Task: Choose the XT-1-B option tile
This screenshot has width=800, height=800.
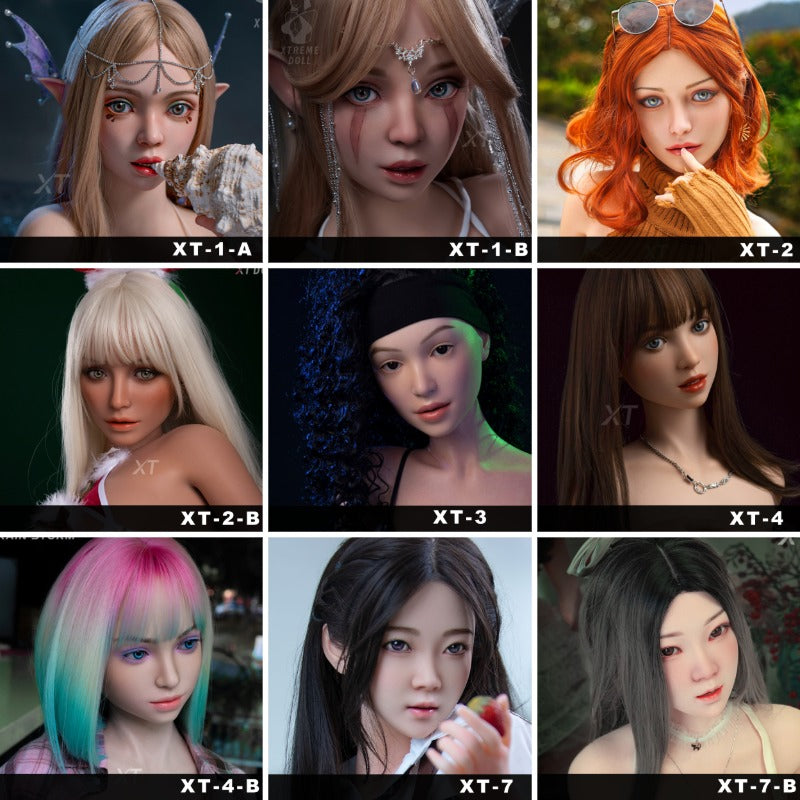Action: (400, 130)
